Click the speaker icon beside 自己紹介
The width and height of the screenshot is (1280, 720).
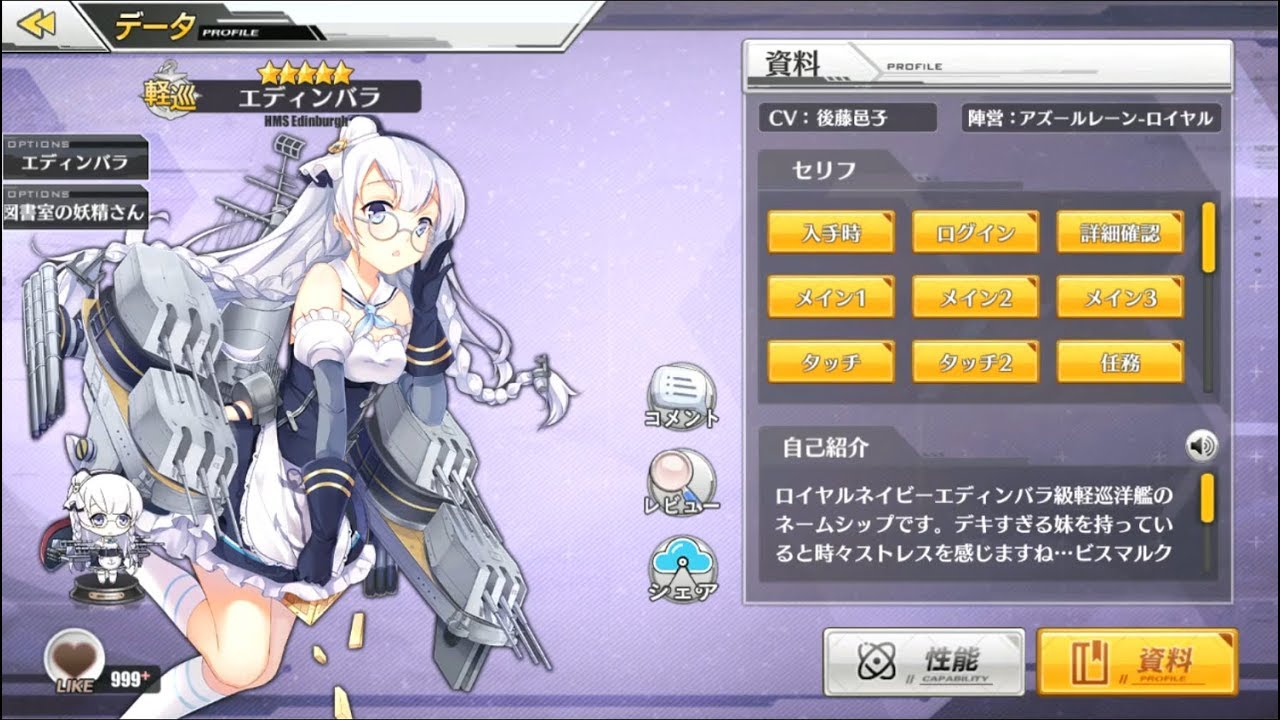tap(1201, 446)
